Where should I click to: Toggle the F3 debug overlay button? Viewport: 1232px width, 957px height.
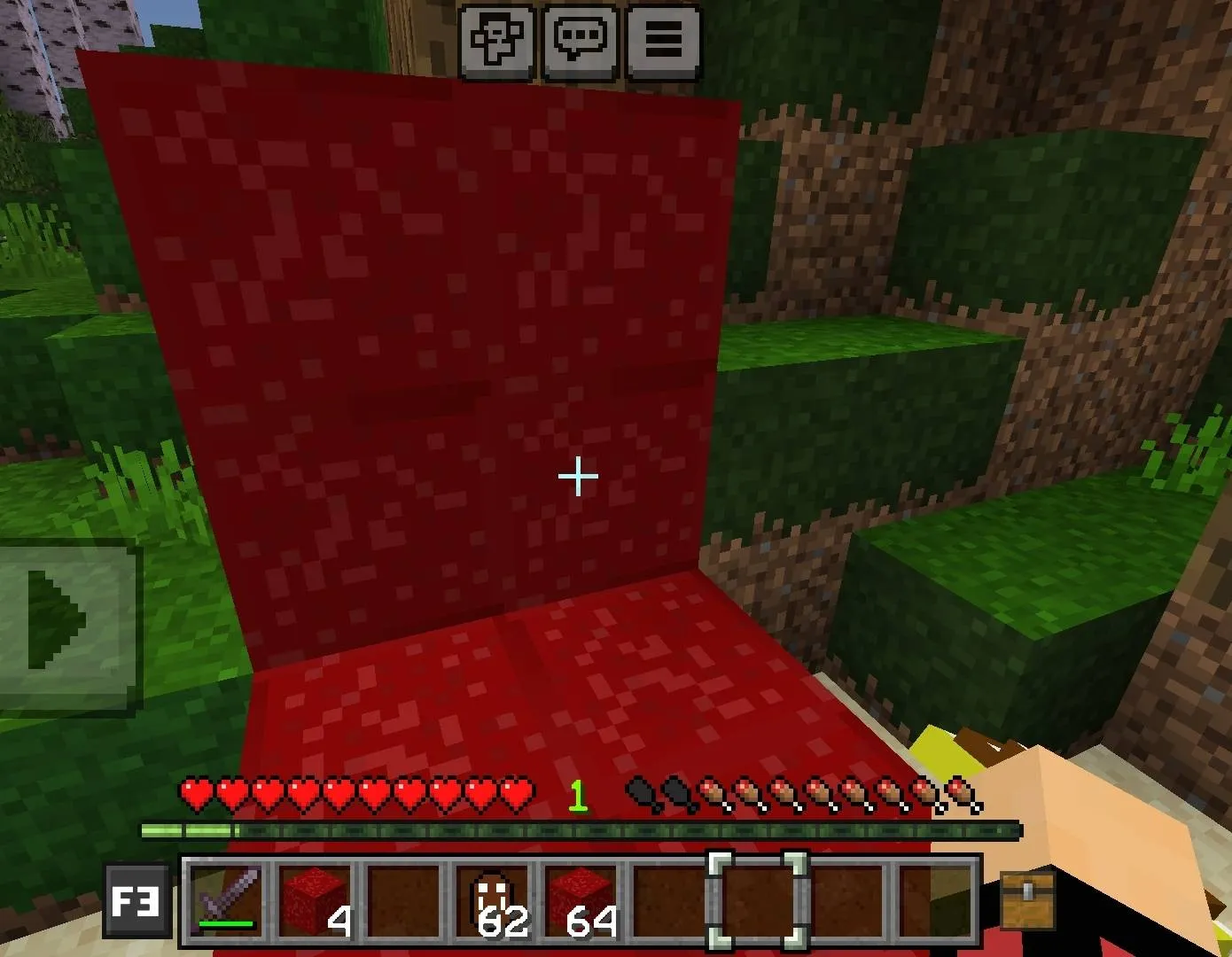[136, 903]
